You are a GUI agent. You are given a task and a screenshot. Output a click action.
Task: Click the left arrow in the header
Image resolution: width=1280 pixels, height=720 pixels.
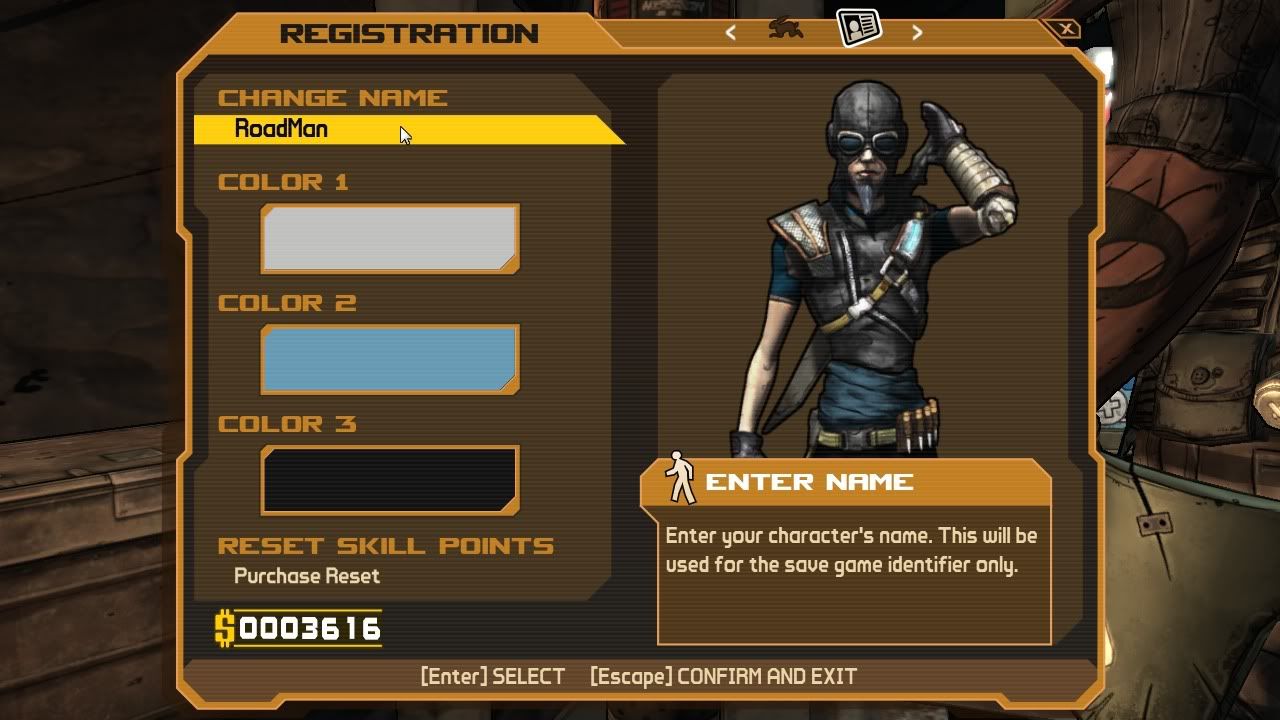(731, 32)
